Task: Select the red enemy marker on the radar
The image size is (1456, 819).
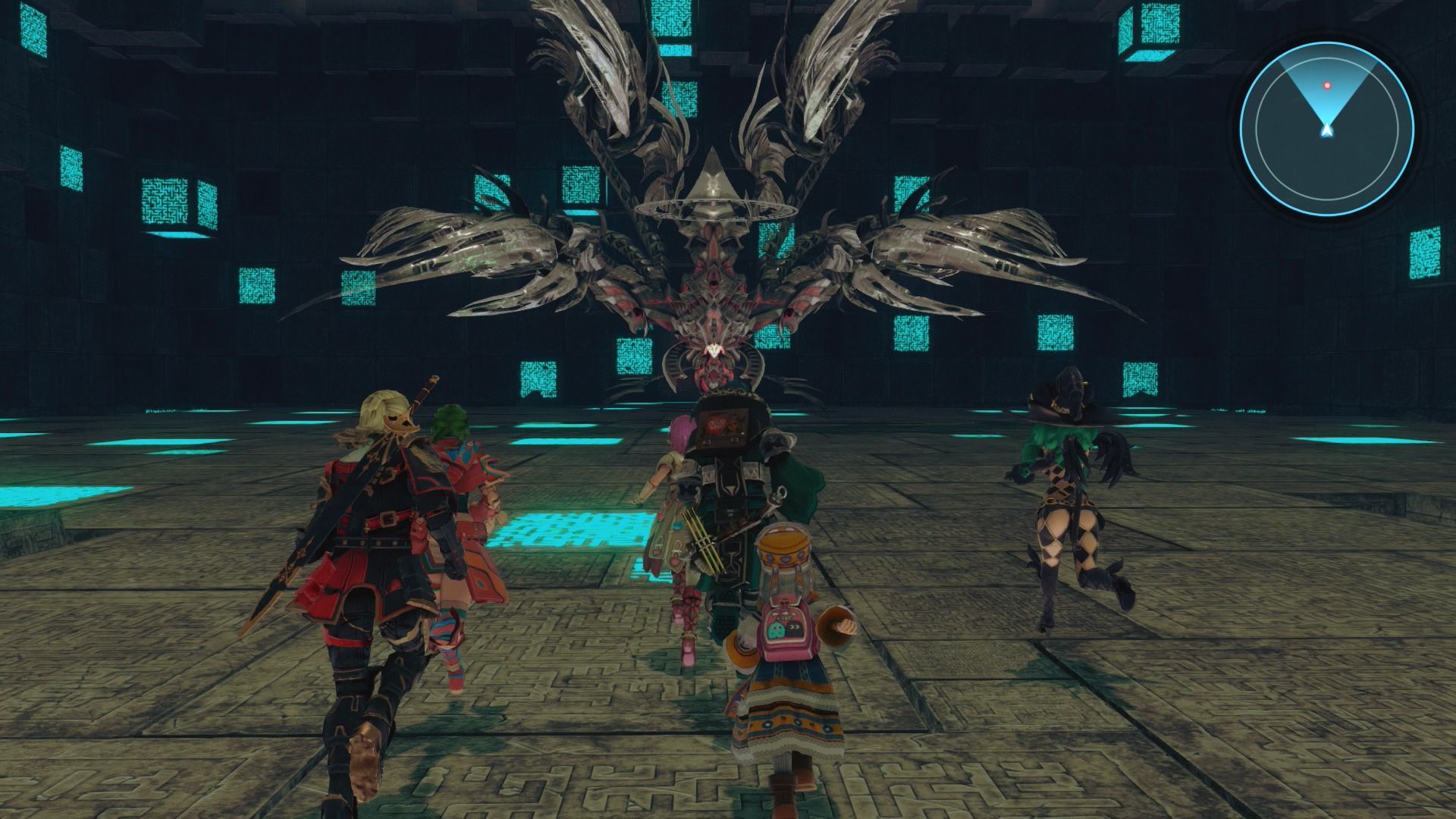Action: [x=1327, y=86]
